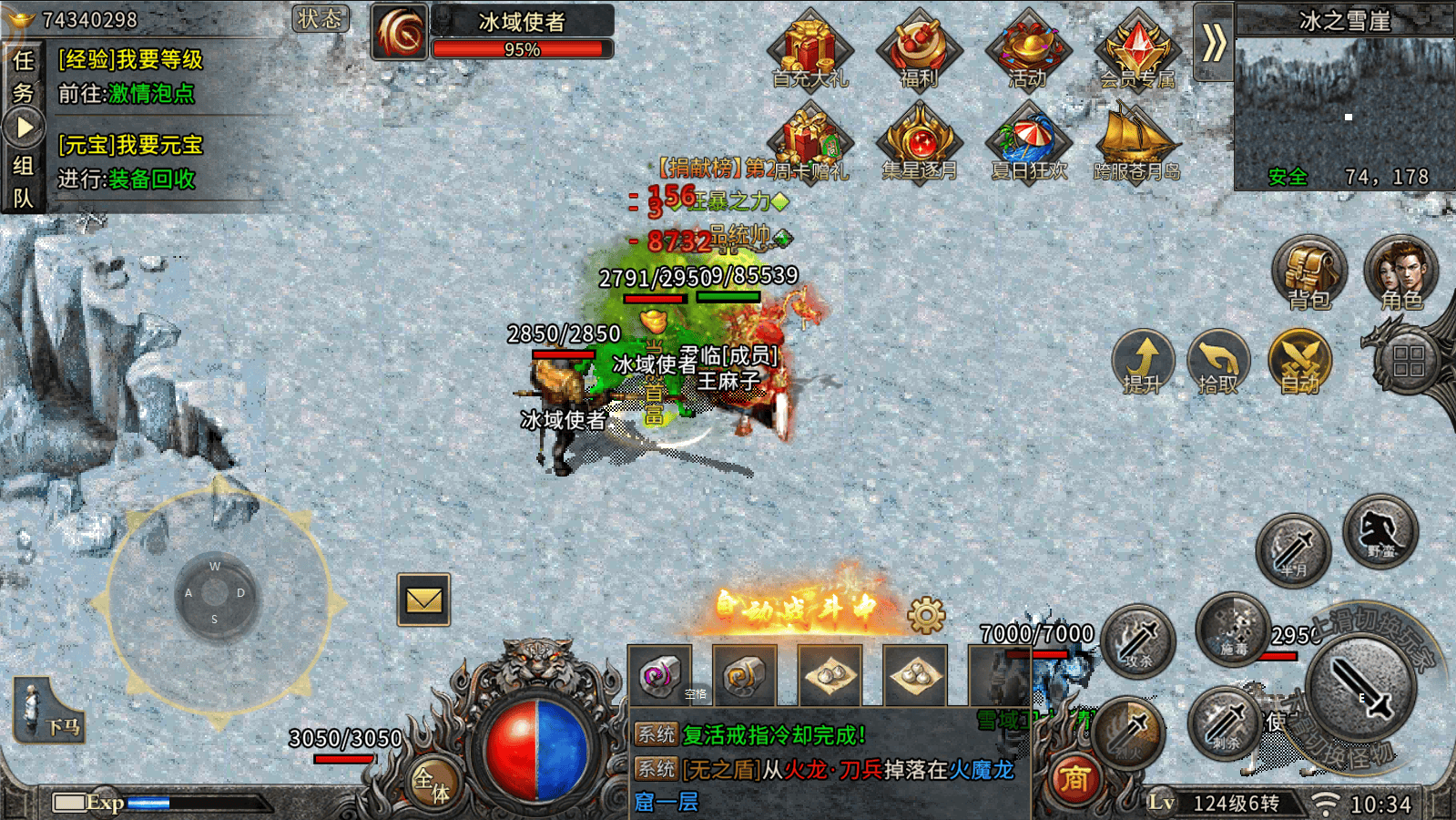Open the 夏日狂欢 summer event icon
This screenshot has width=1456, height=820.
[1029, 143]
